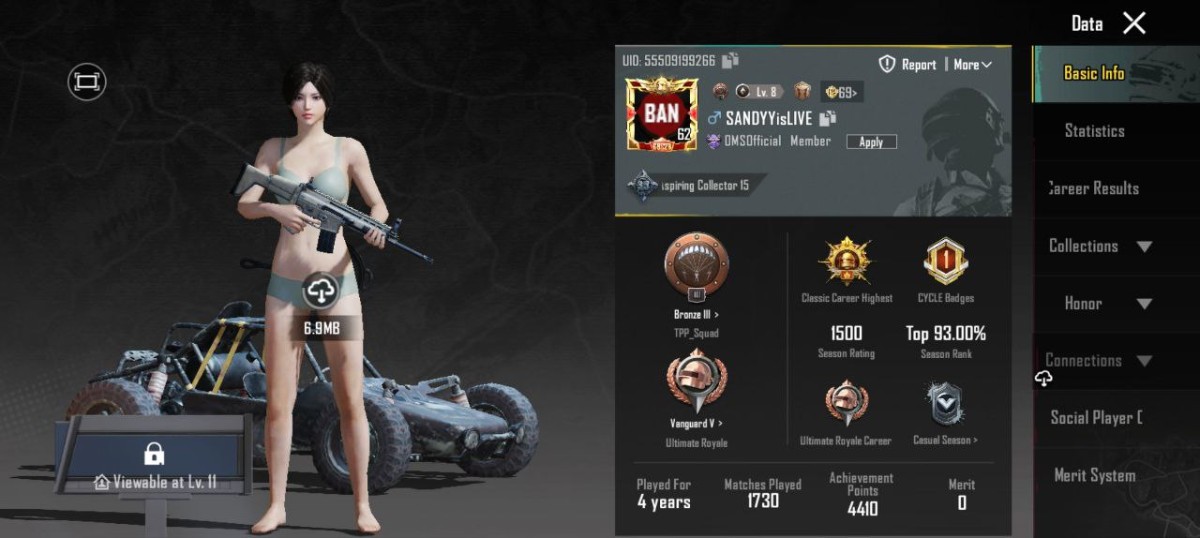This screenshot has height=538, width=1200.
Task: Expand the Honor section
Action: pos(1100,303)
